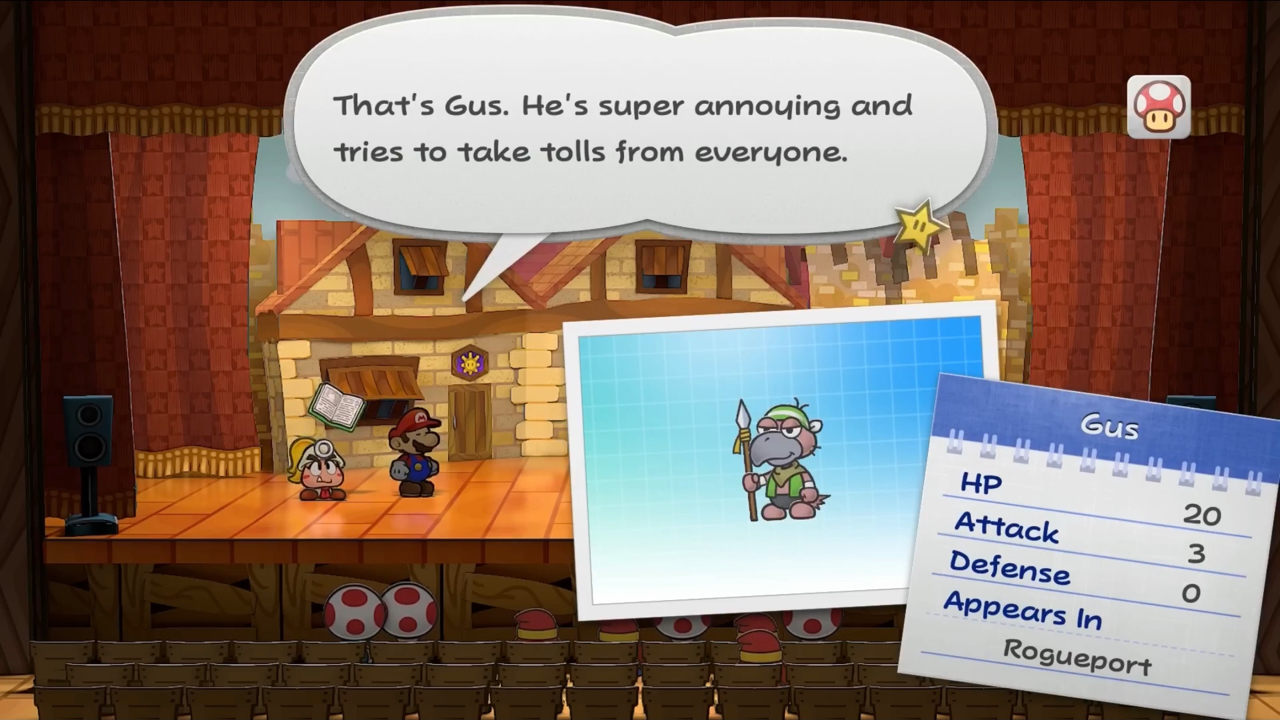Click Mario's red cap
This screenshot has height=720, width=1280.
(x=415, y=420)
